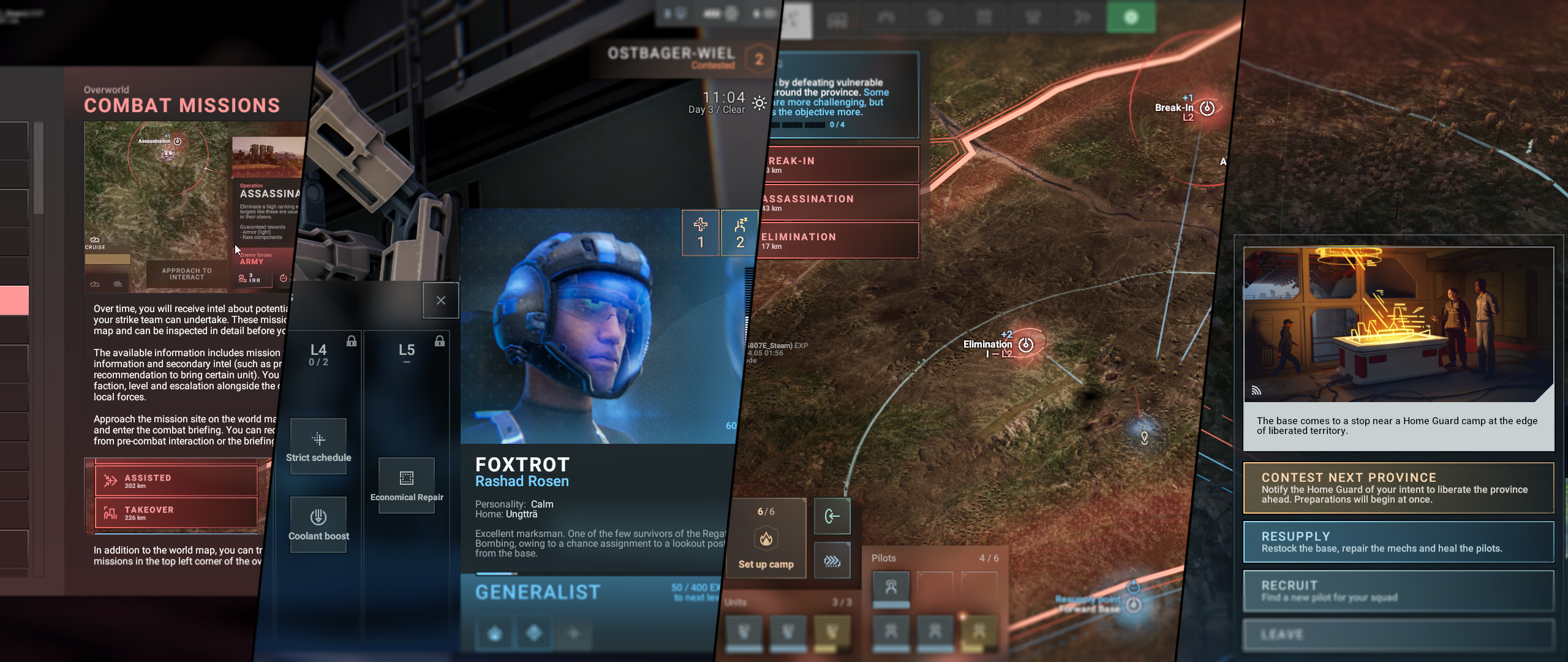This screenshot has width=1568, height=662.
Task: Choose the Economical Repair perk
Action: click(x=407, y=484)
